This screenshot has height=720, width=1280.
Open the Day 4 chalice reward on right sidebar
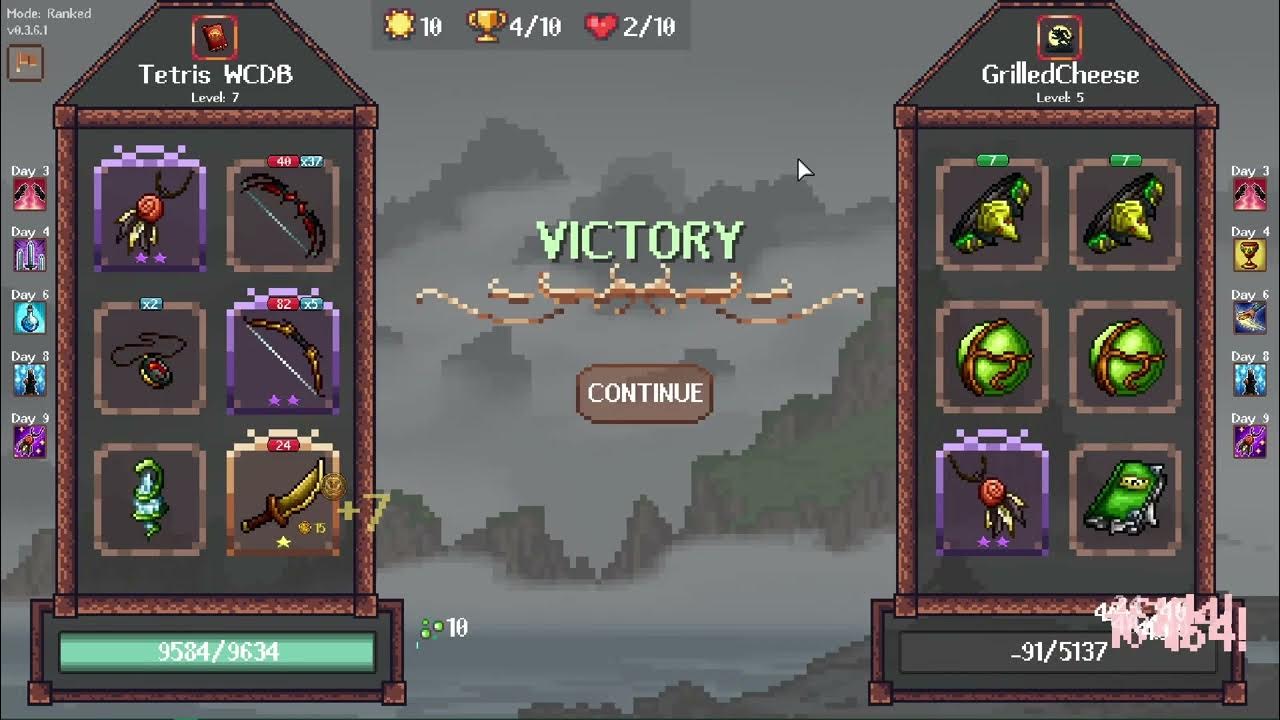click(x=1250, y=254)
